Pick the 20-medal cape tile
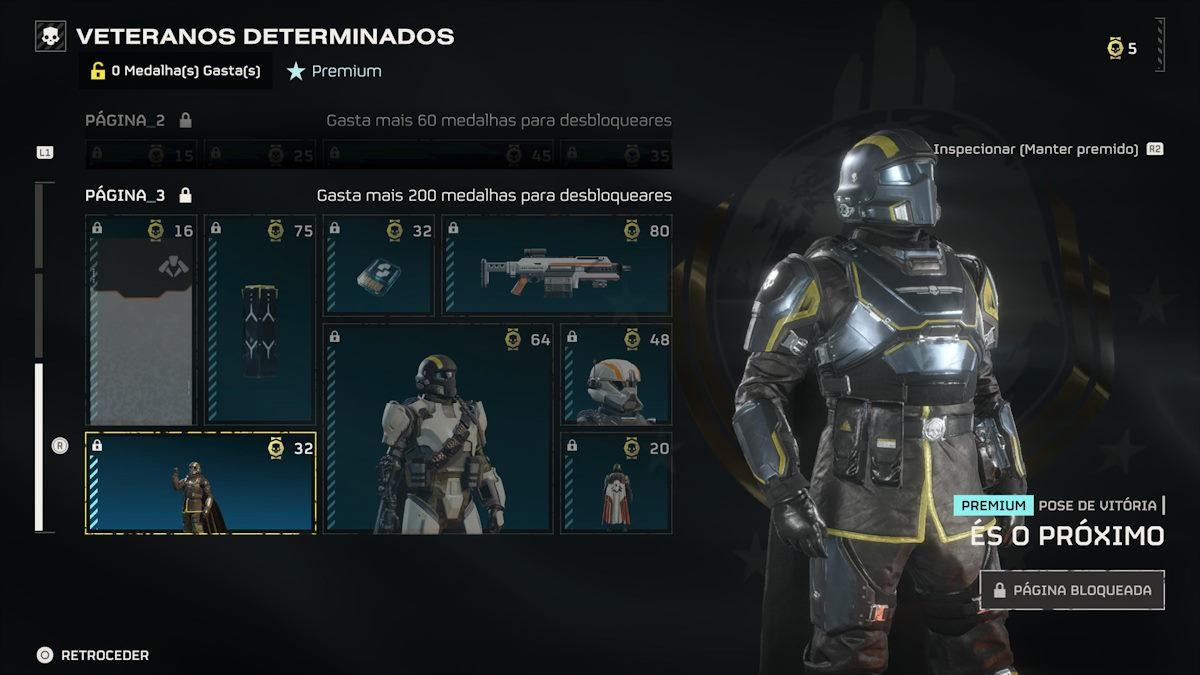 point(616,483)
